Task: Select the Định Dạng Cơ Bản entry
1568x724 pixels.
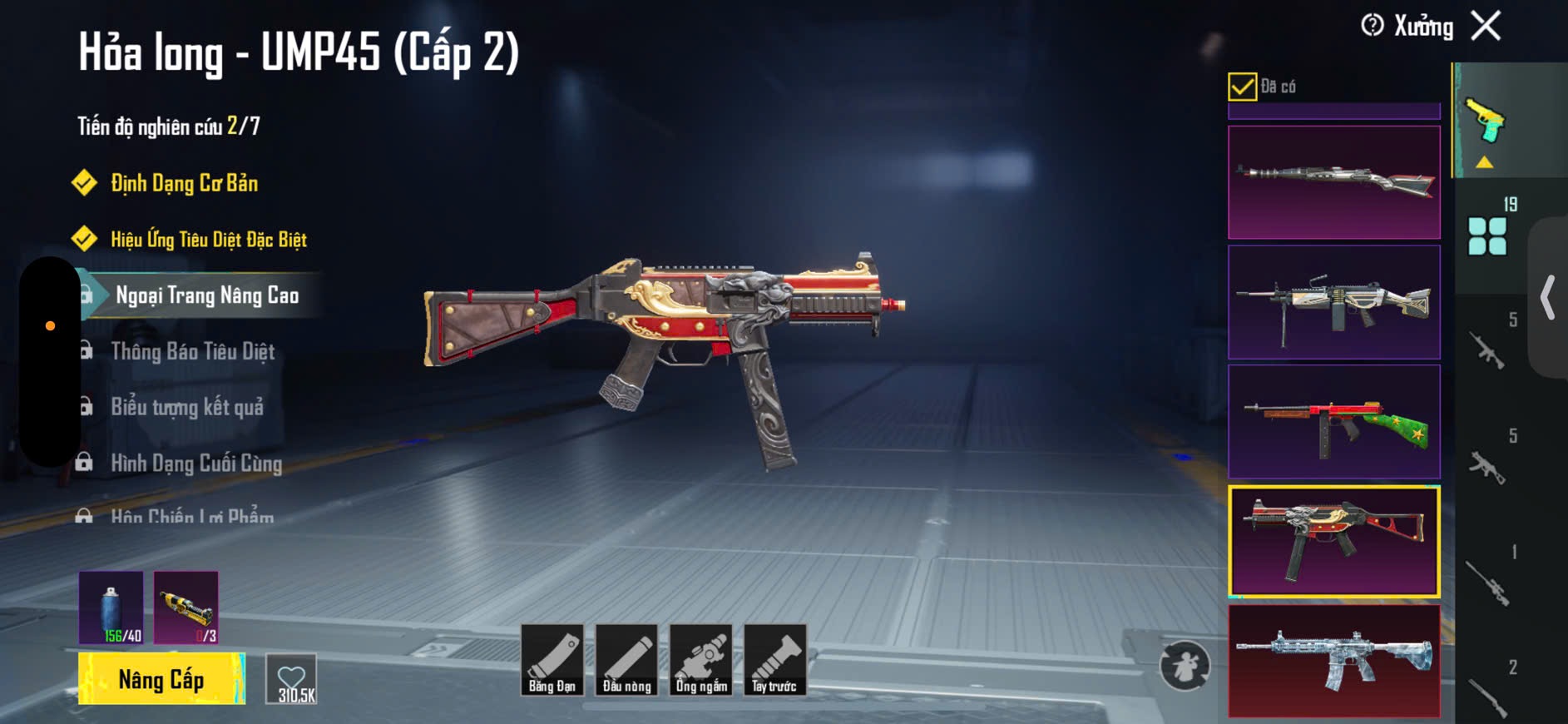Action: 184,183
